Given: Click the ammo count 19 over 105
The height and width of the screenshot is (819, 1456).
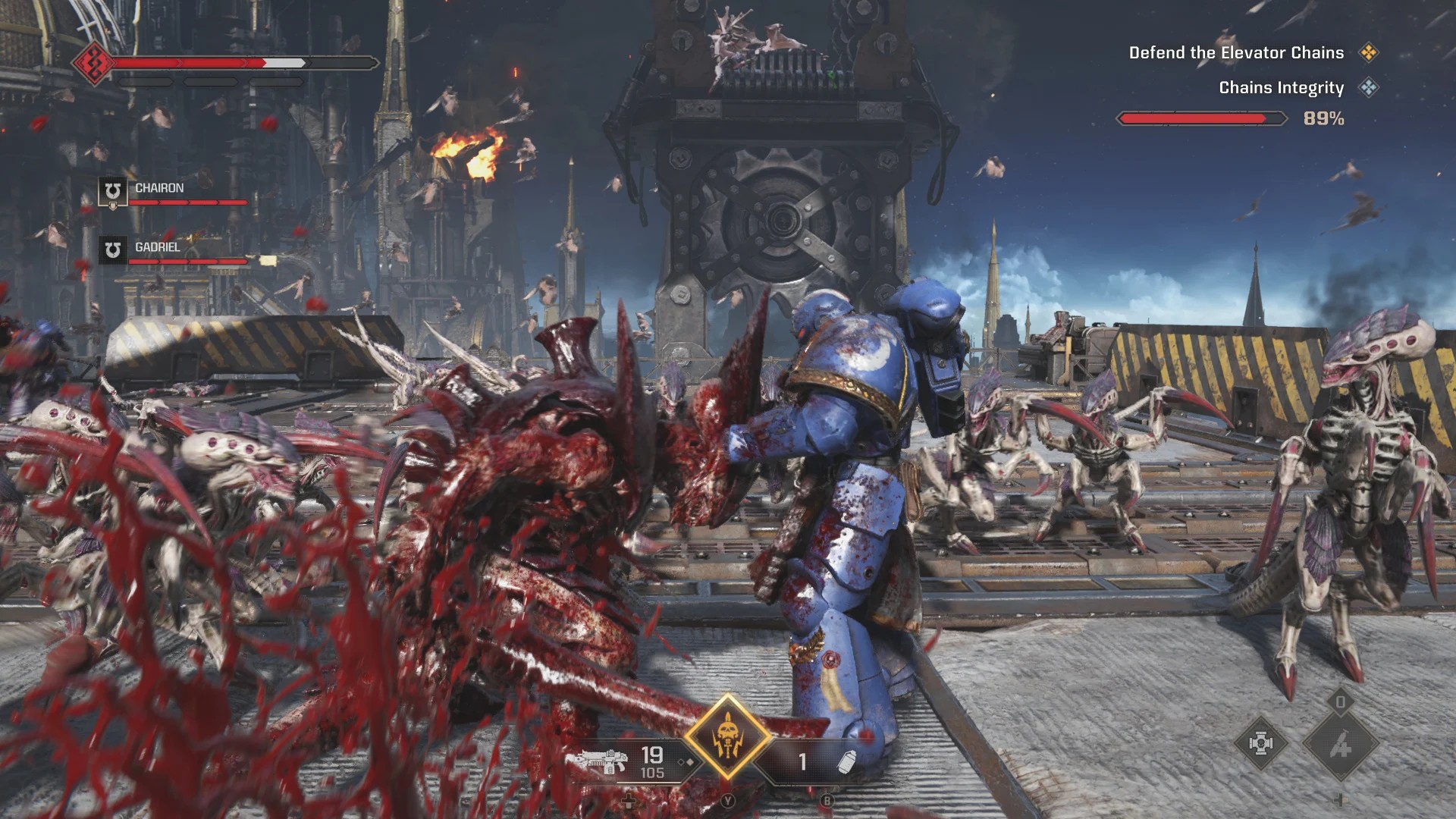Looking at the screenshot, I should (x=652, y=762).
